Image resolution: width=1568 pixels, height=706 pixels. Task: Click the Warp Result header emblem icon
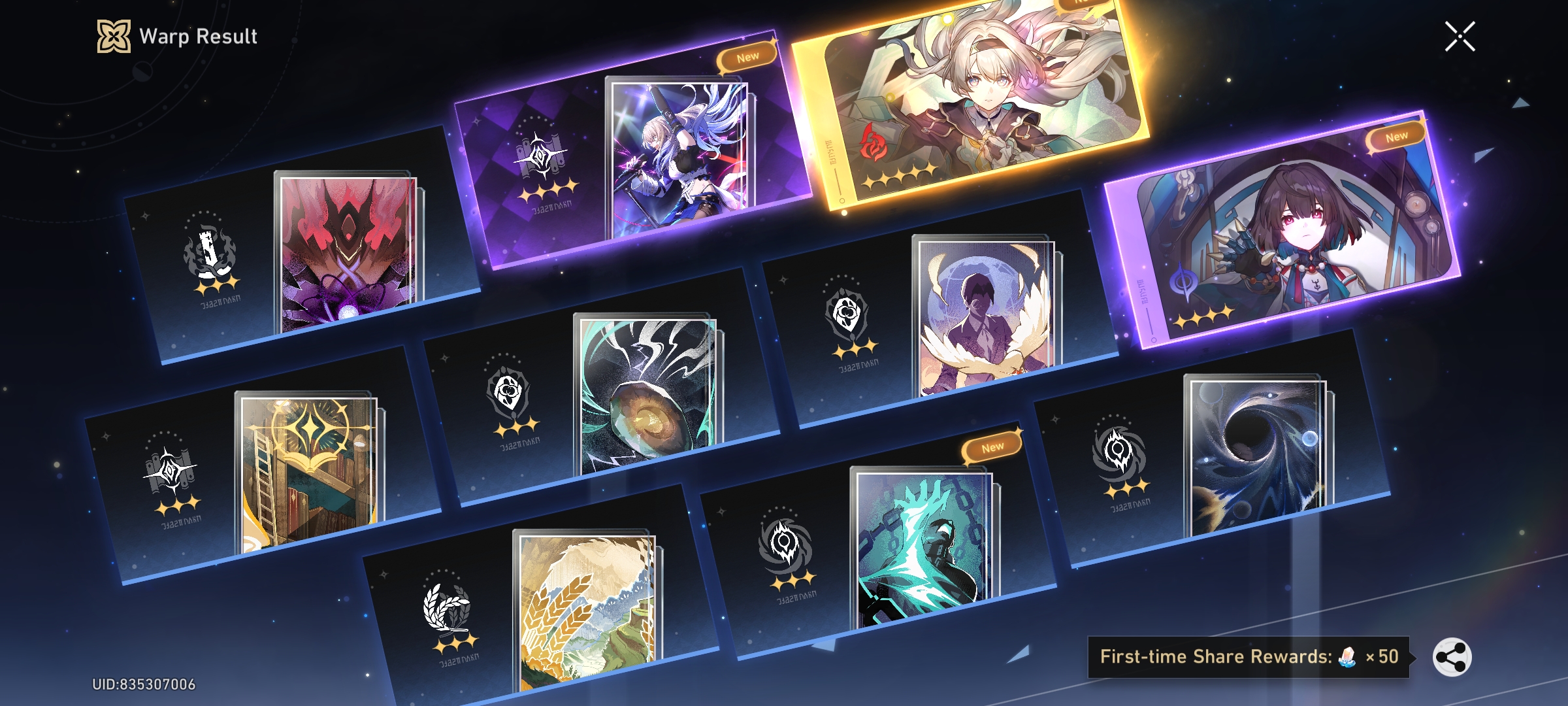pos(115,37)
